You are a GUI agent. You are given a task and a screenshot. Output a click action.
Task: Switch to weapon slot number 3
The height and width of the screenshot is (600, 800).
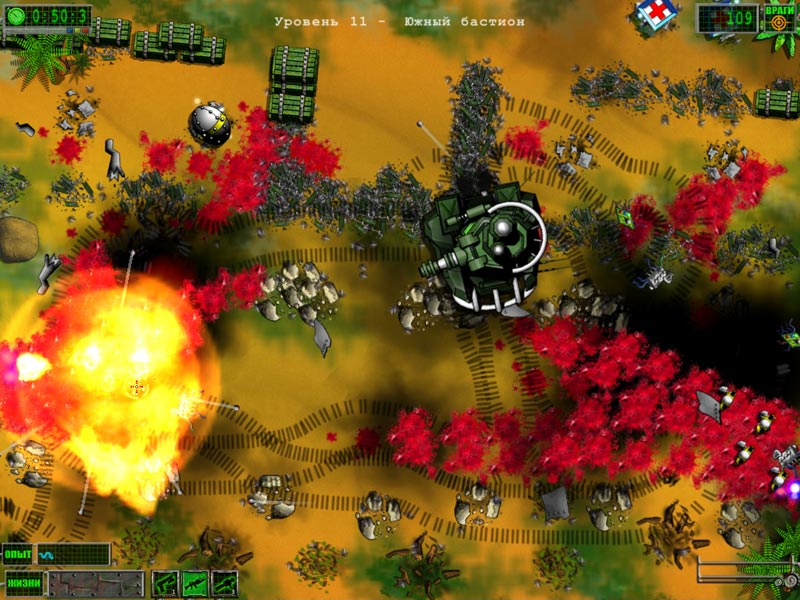pyautogui.click(x=225, y=582)
